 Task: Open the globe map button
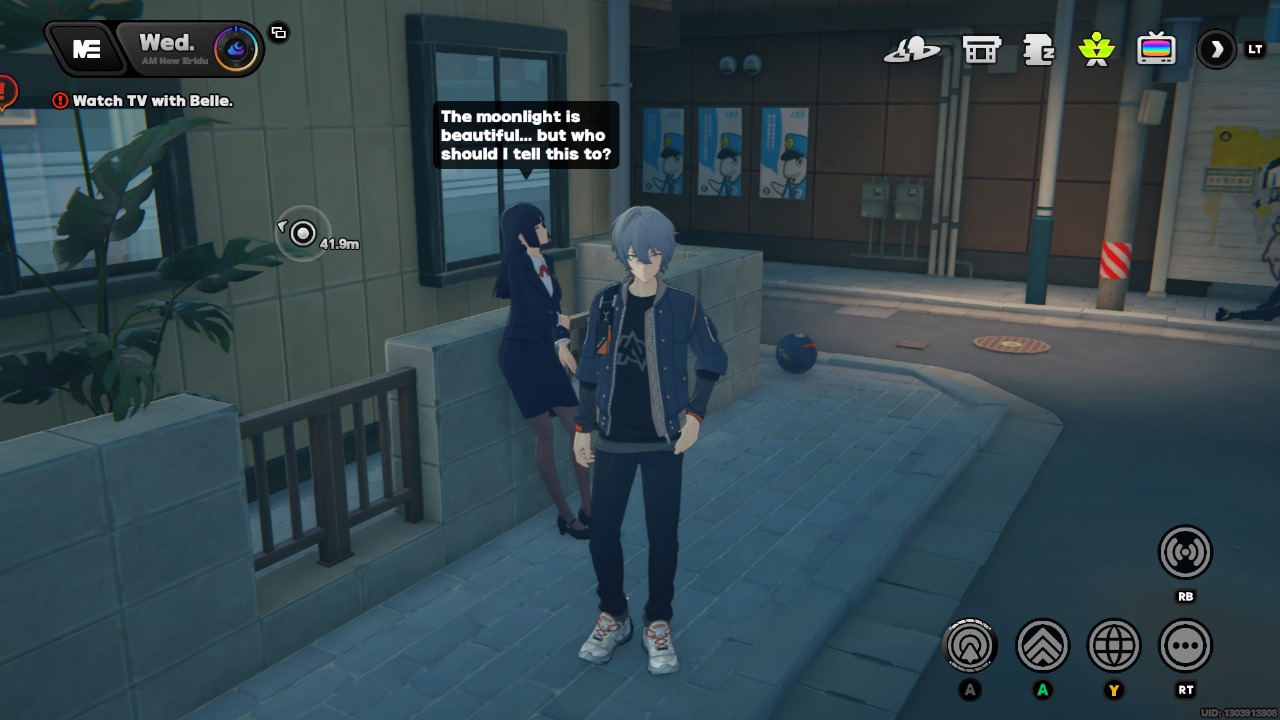1113,646
